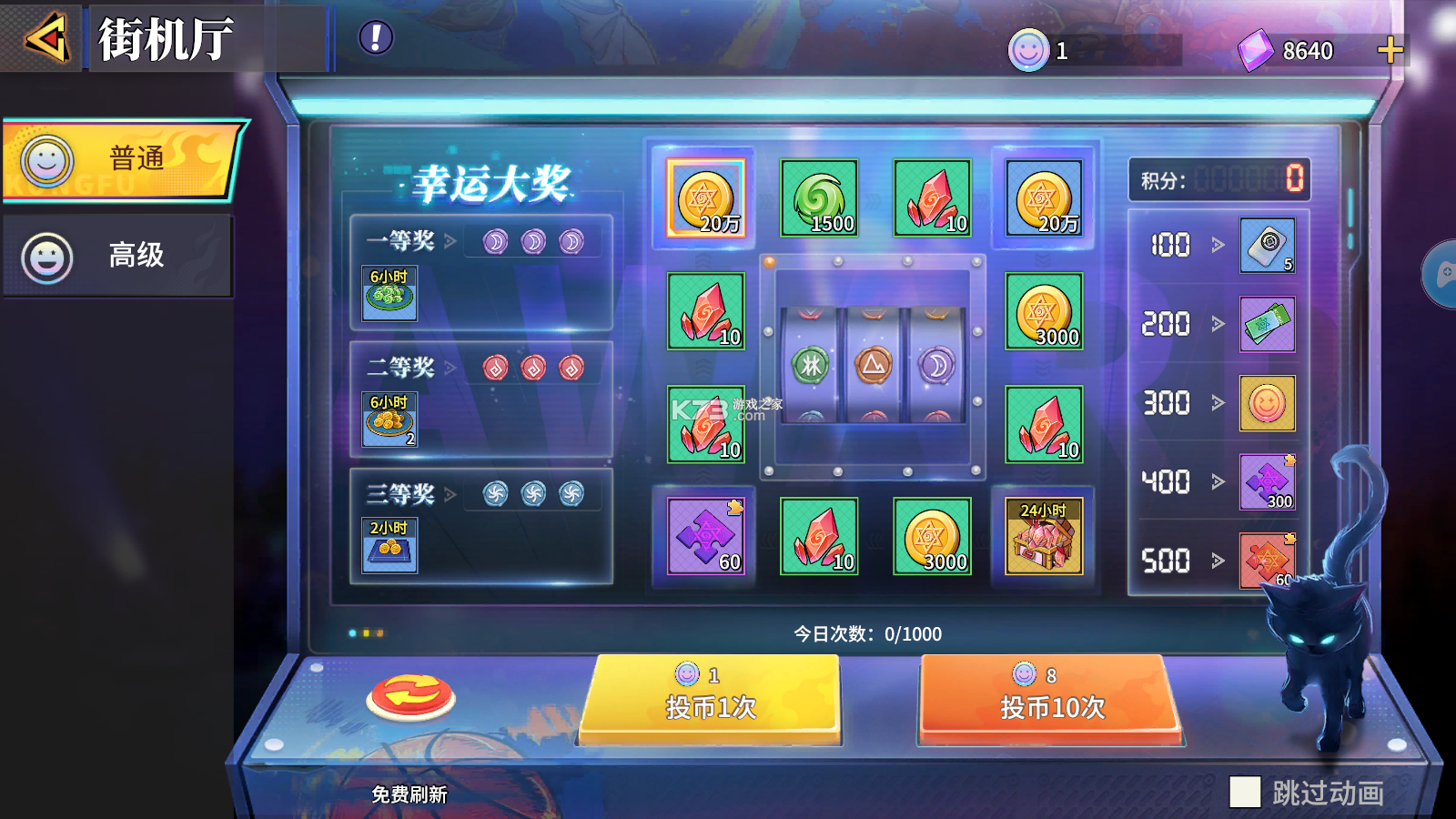
Task: Select the red gem x10 prize icon
Action: (932, 197)
